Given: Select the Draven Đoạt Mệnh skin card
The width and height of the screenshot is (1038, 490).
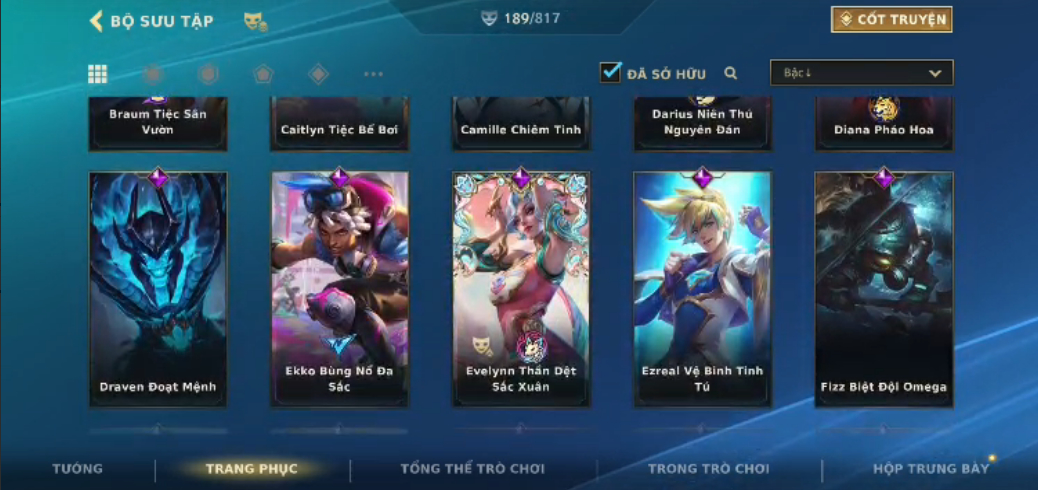Looking at the screenshot, I should point(158,289).
